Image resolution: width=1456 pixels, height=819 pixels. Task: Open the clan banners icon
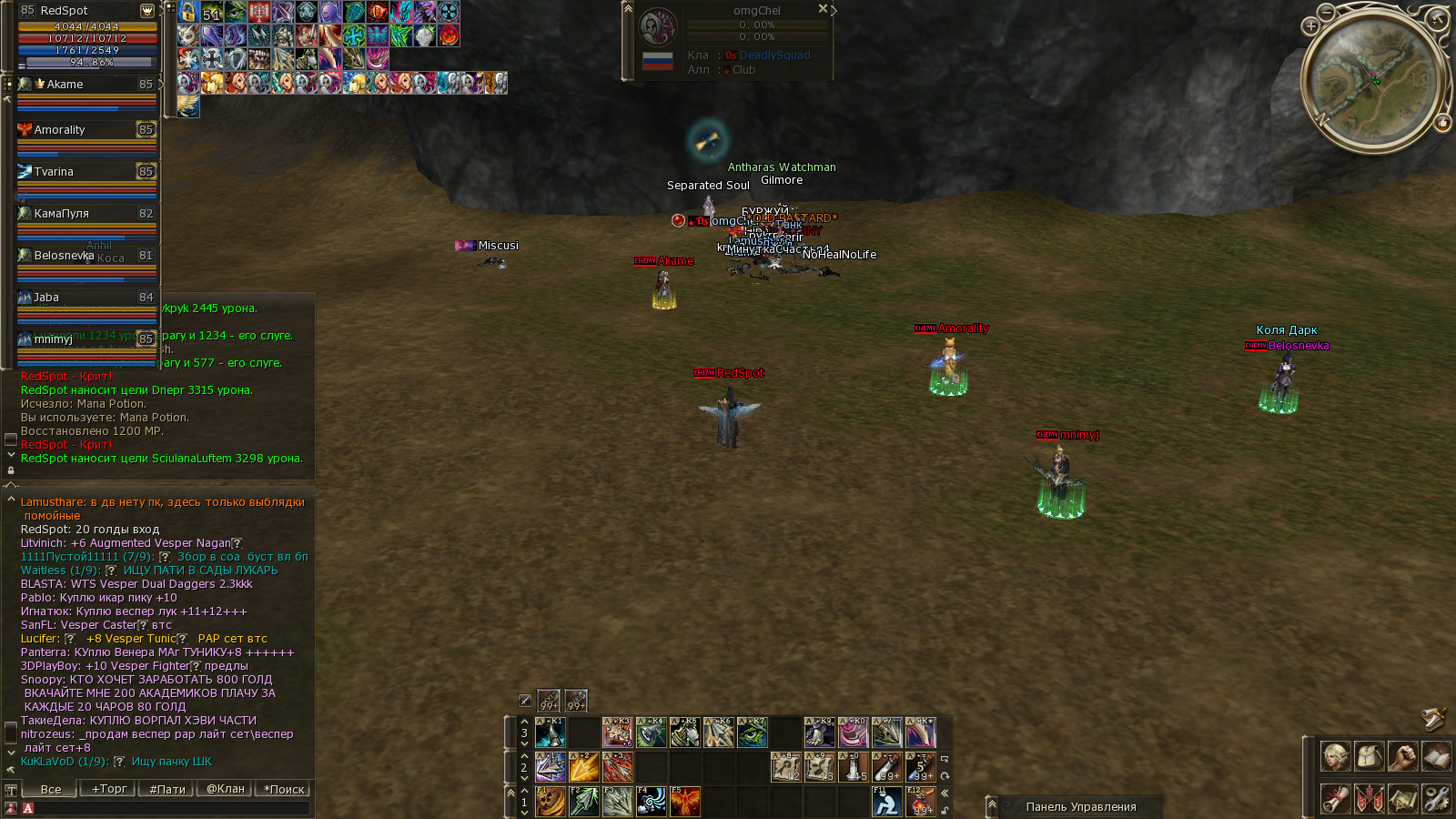[1369, 798]
